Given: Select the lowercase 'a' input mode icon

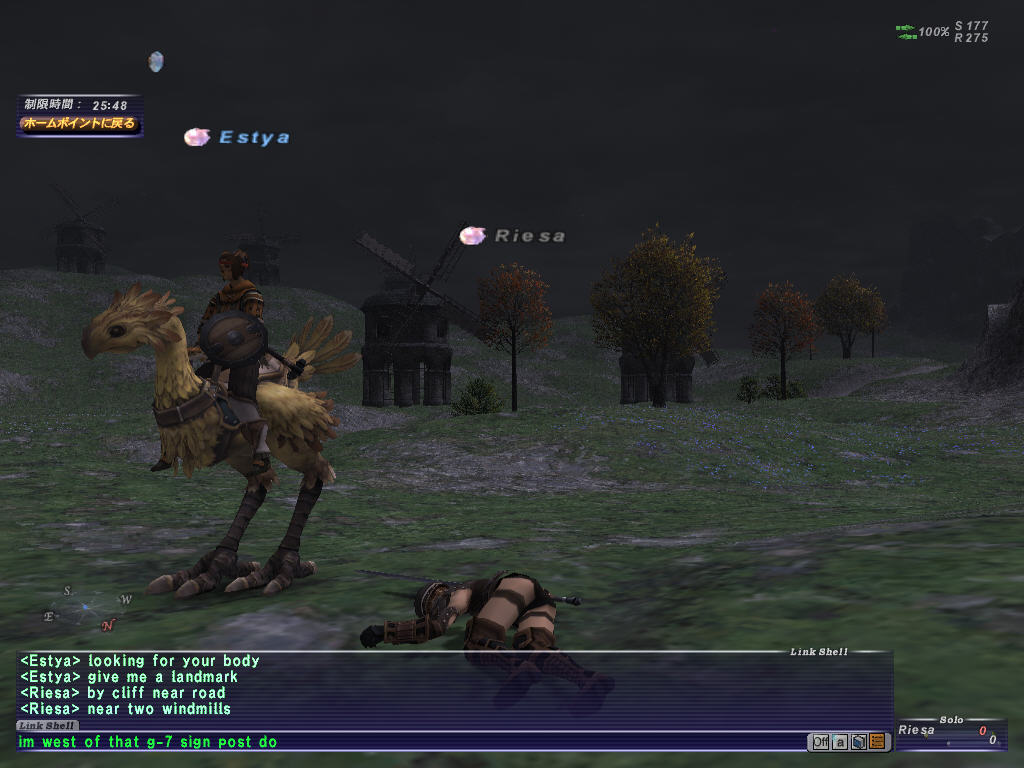Looking at the screenshot, I should coord(840,741).
